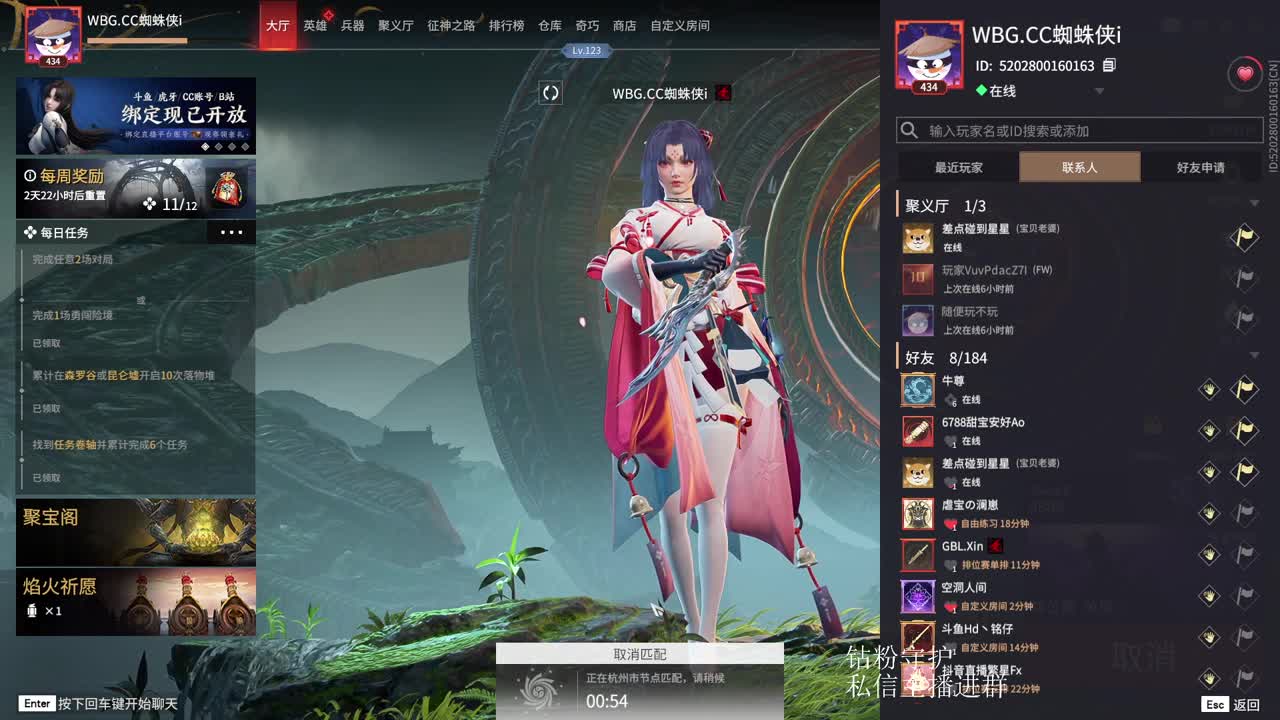Click the magnifier icon in friend search bar
The width and height of the screenshot is (1280, 720).
(908, 129)
